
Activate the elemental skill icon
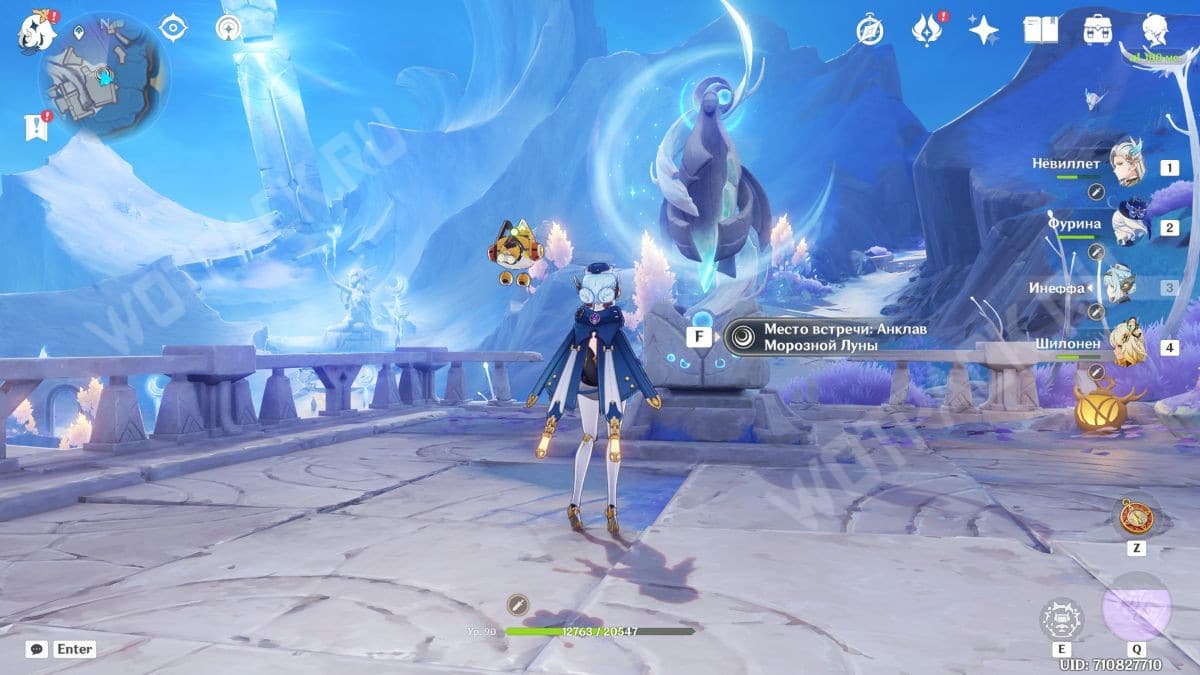1062,619
